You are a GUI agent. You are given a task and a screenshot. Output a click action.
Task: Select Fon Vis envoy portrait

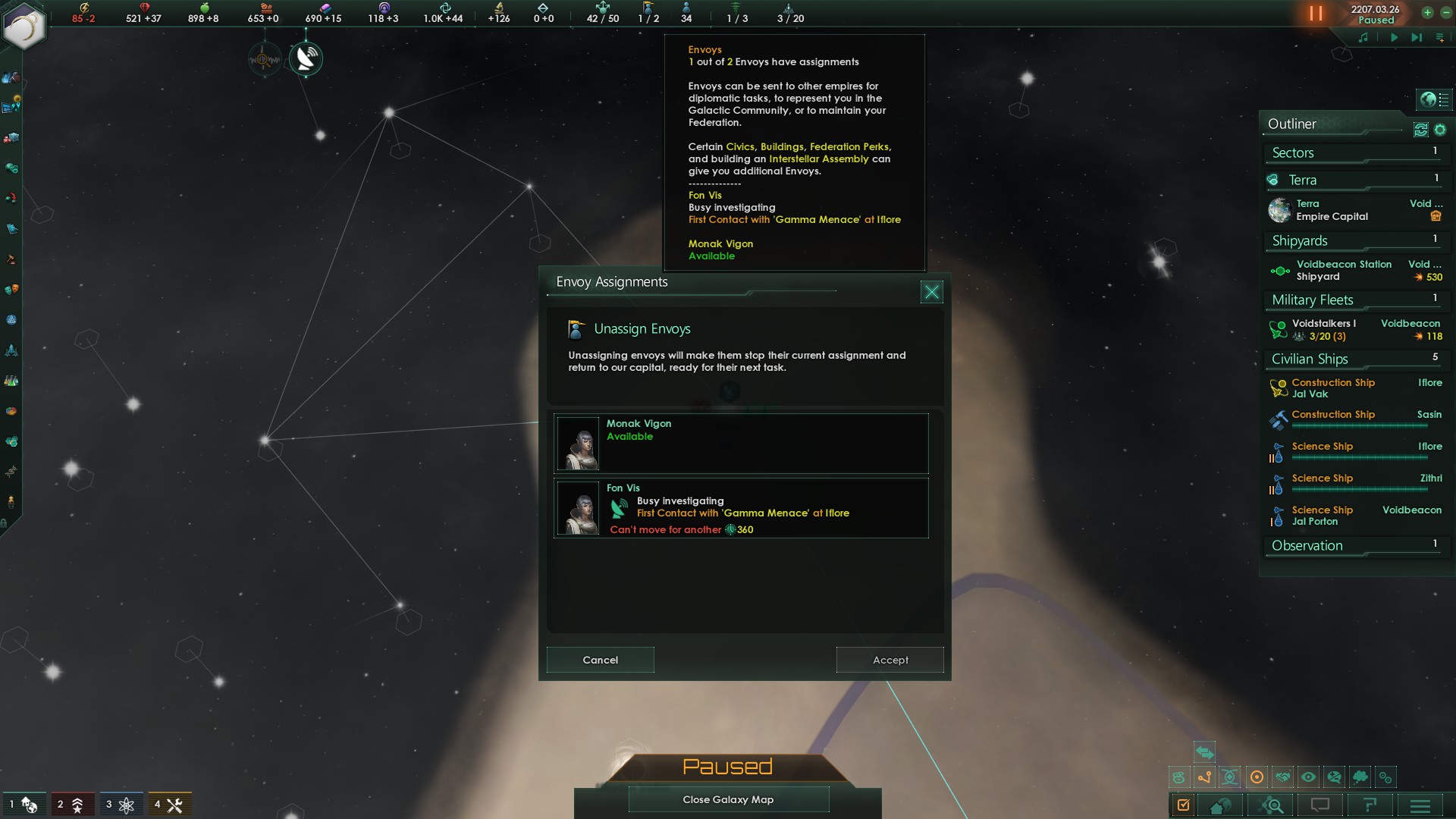tap(579, 508)
